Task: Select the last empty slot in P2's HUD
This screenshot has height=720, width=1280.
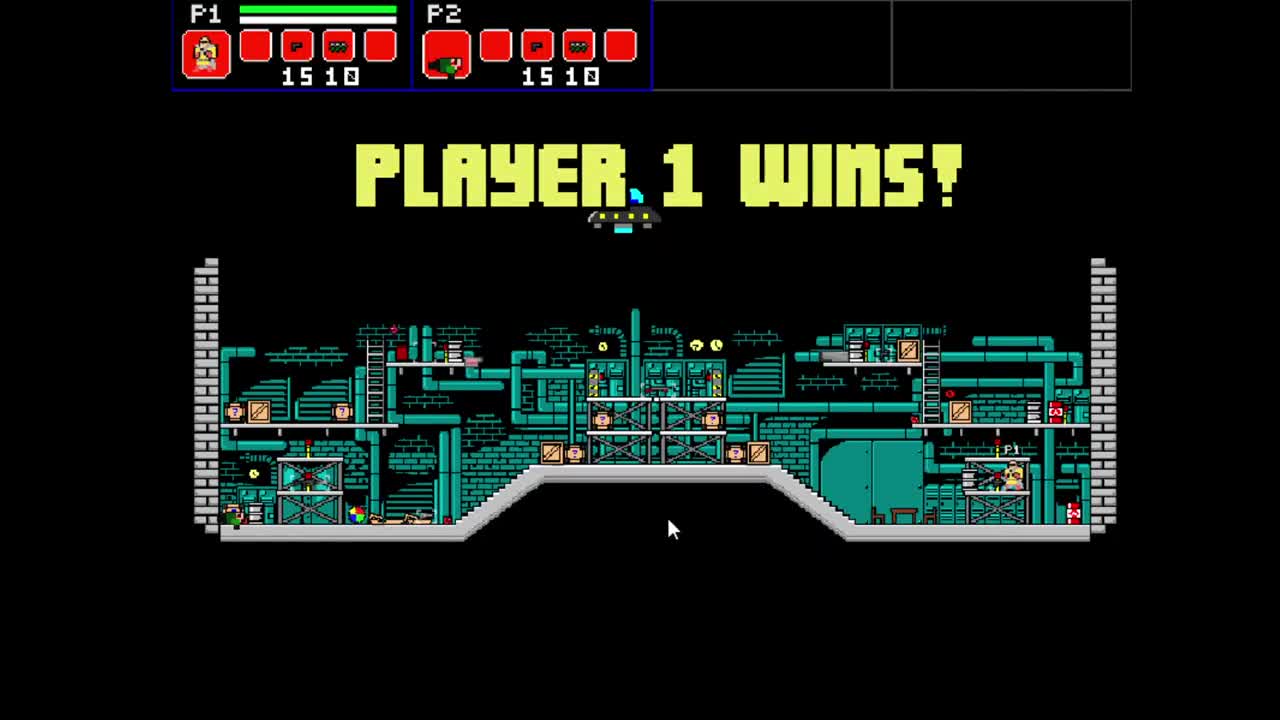Action: [618, 46]
